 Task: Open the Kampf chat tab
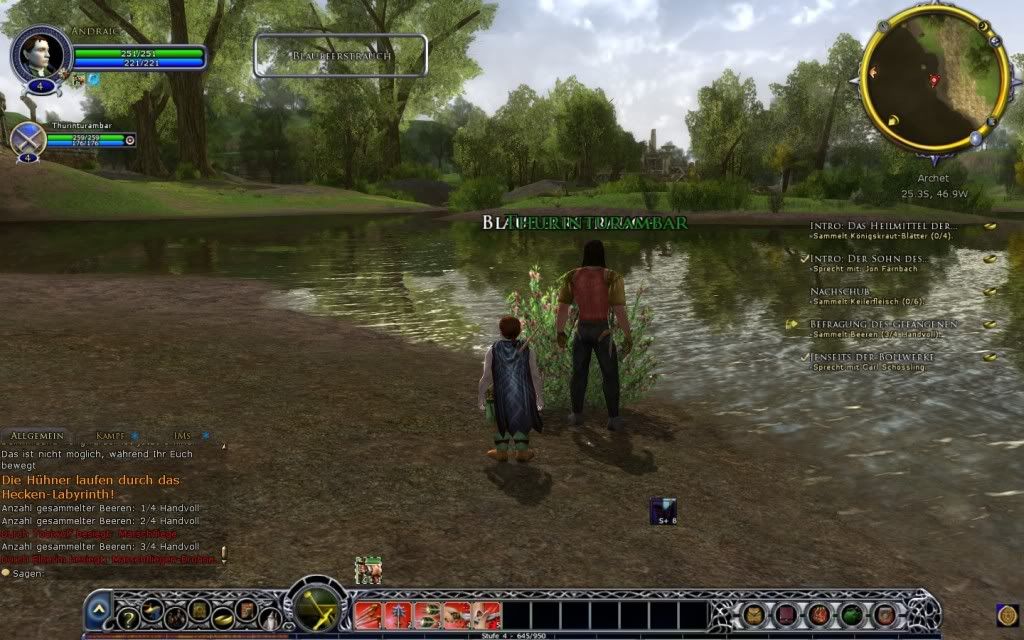pyautogui.click(x=111, y=437)
